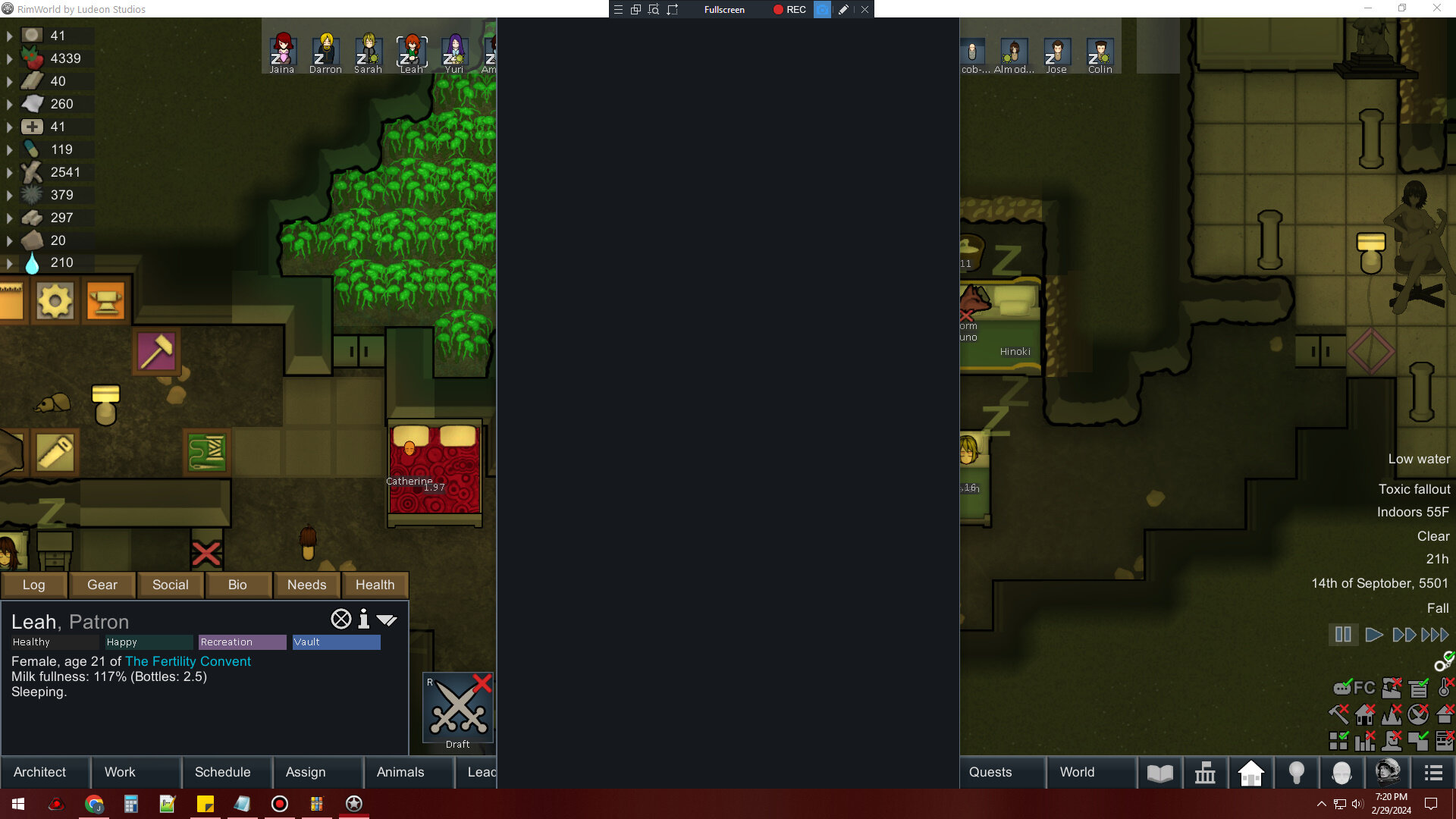Expand the wood resource entry showing 2541
The image size is (1456, 819).
point(9,172)
